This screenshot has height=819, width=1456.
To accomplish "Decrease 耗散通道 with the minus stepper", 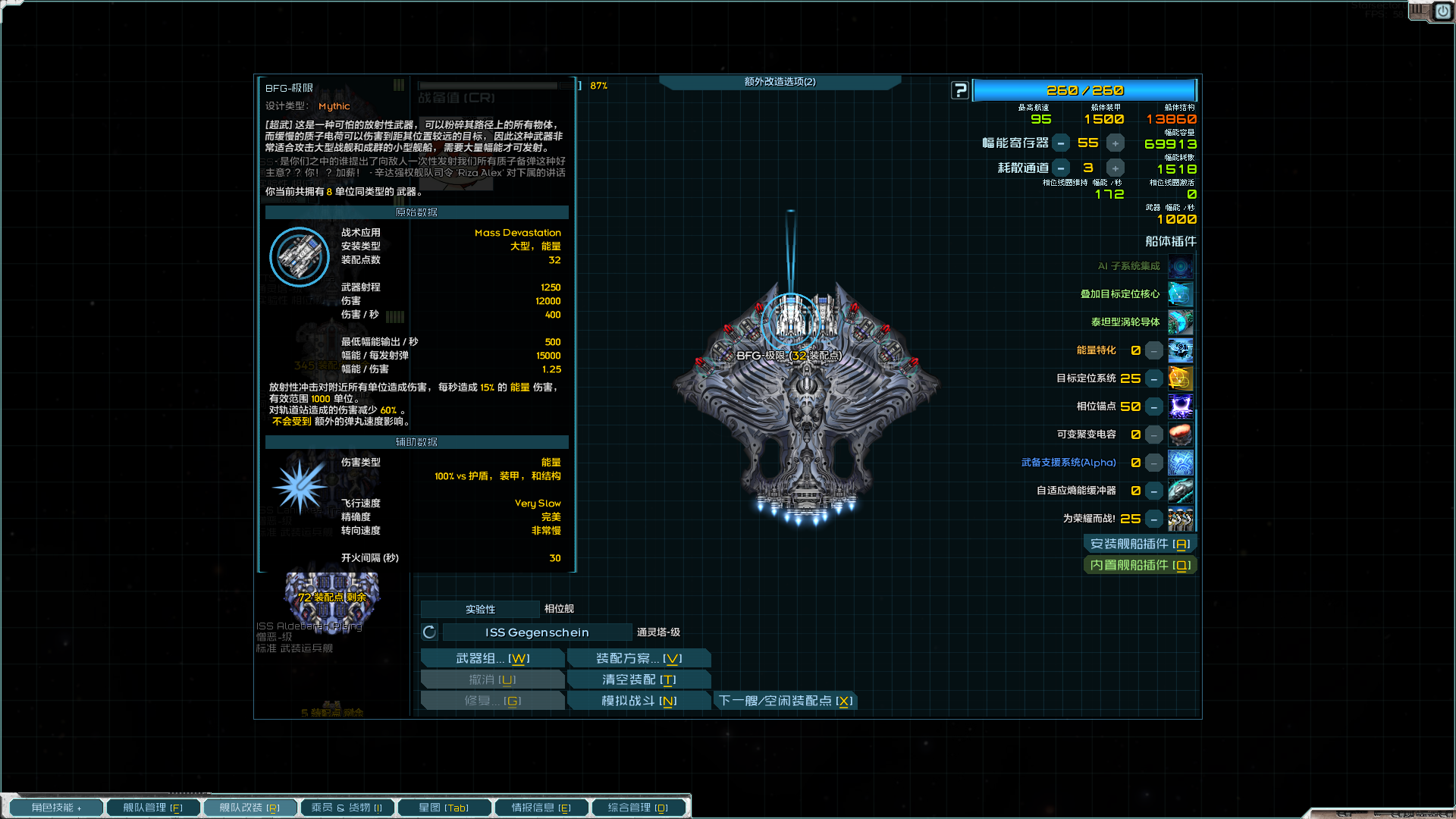I will pyautogui.click(x=1061, y=168).
